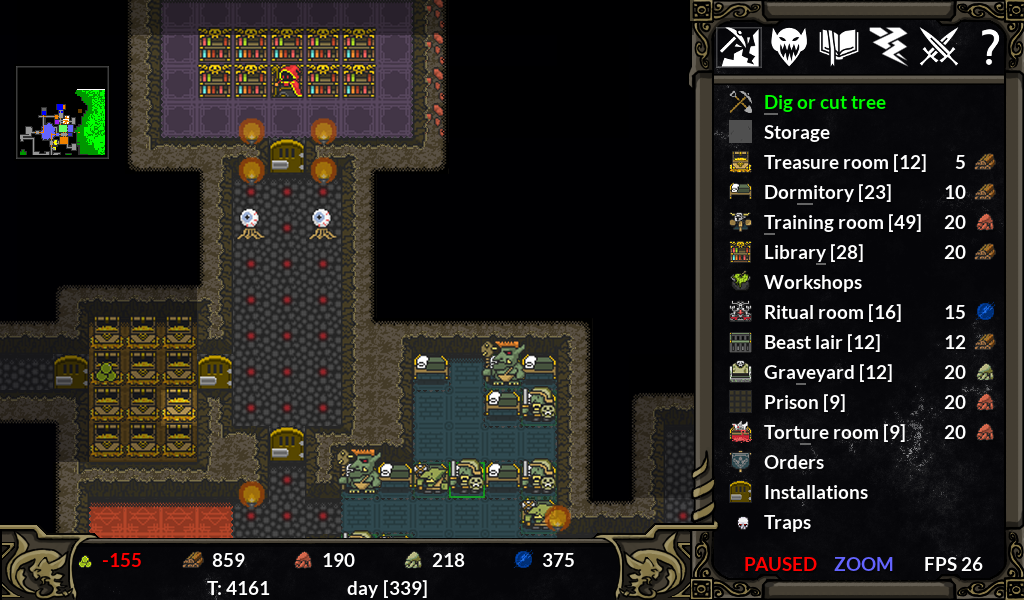
Task: Choose the Beast lair option
Action: click(822, 342)
